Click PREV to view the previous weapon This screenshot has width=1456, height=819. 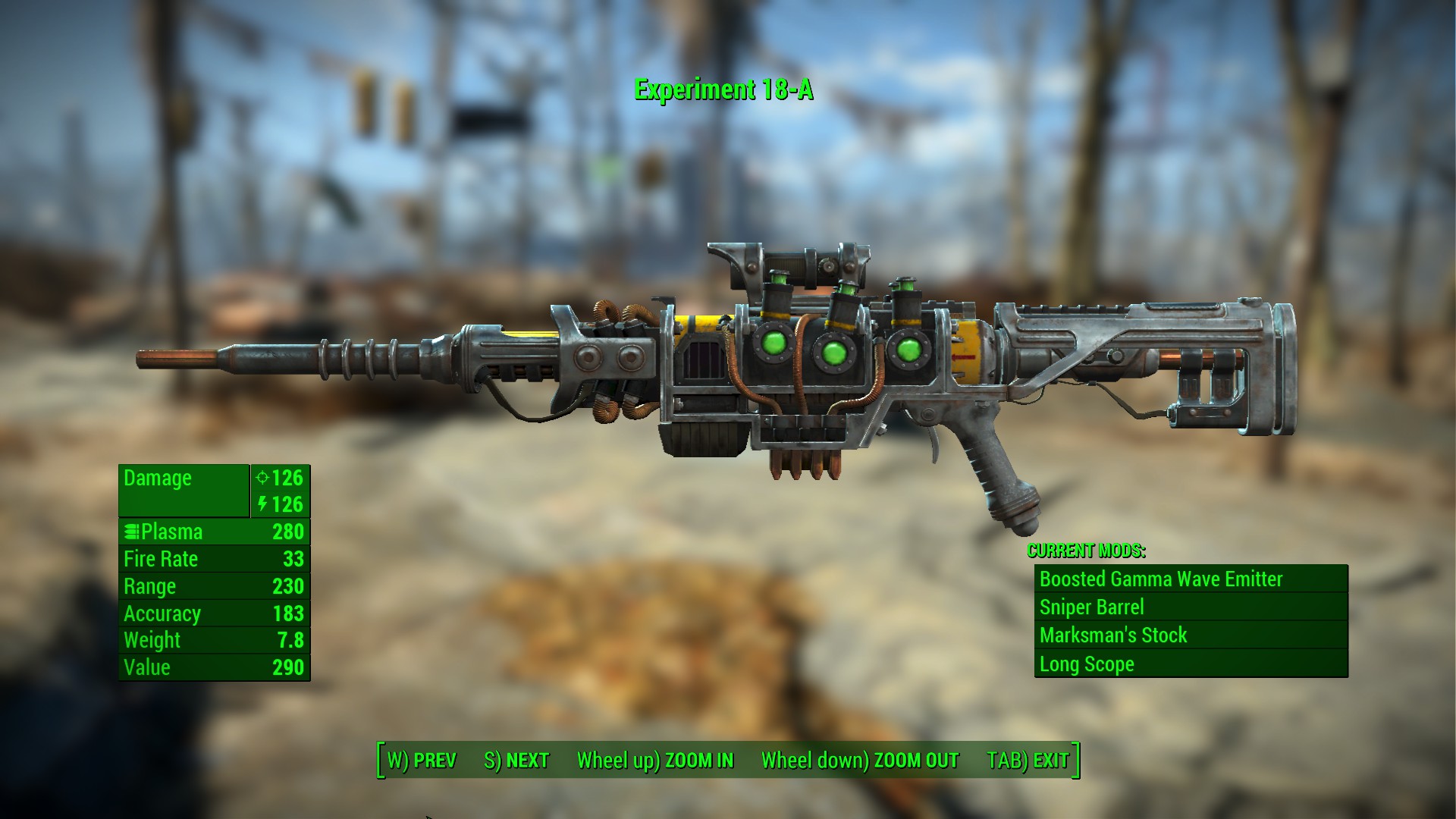click(422, 759)
